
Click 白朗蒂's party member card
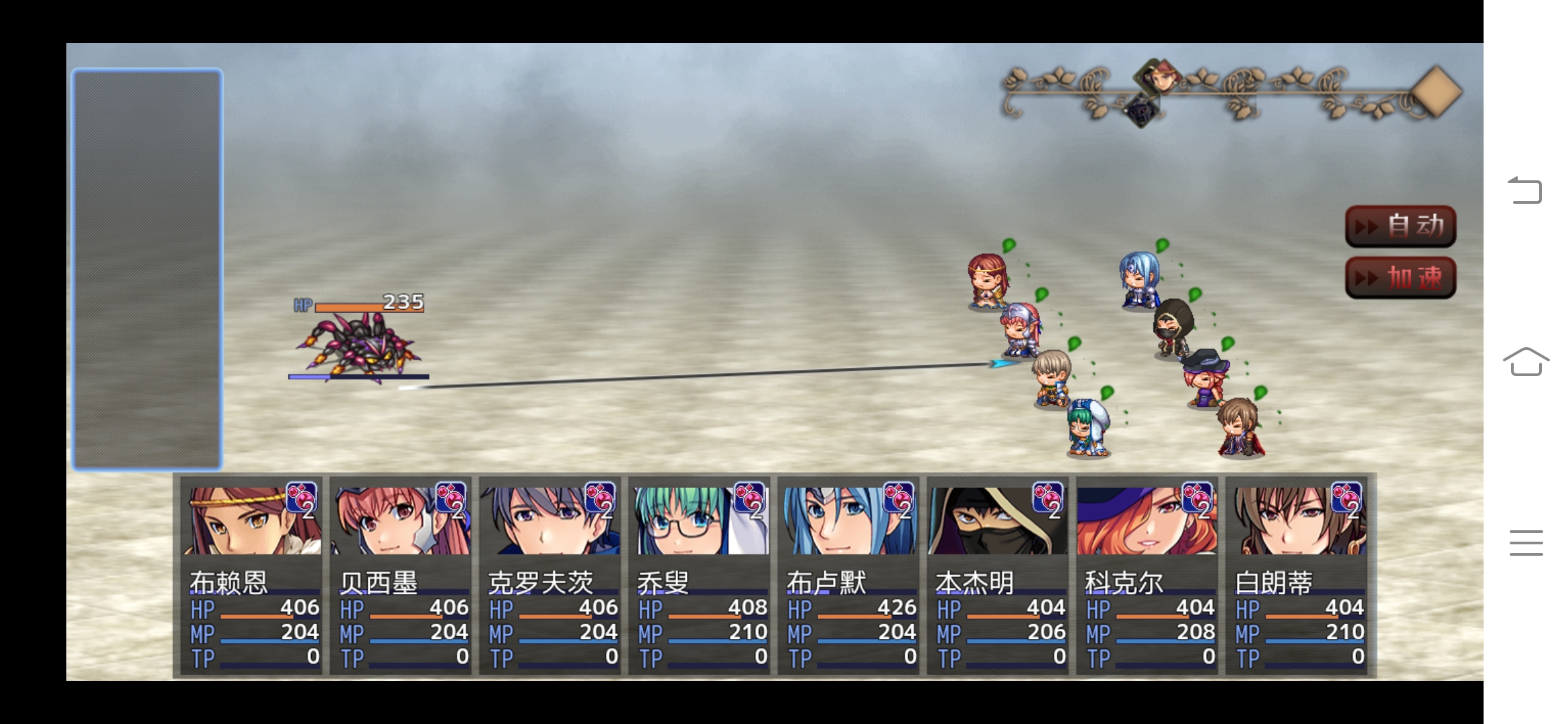point(1297,575)
